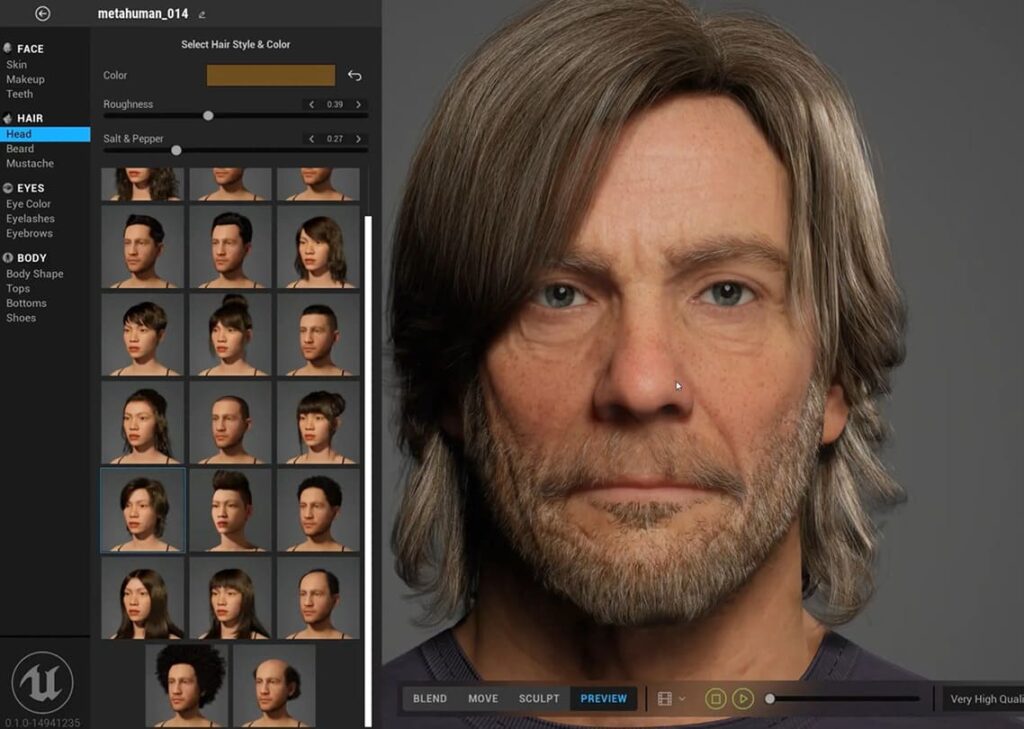1024x729 pixels.
Task: Open the Eyelashes settings
Action: click(30, 219)
